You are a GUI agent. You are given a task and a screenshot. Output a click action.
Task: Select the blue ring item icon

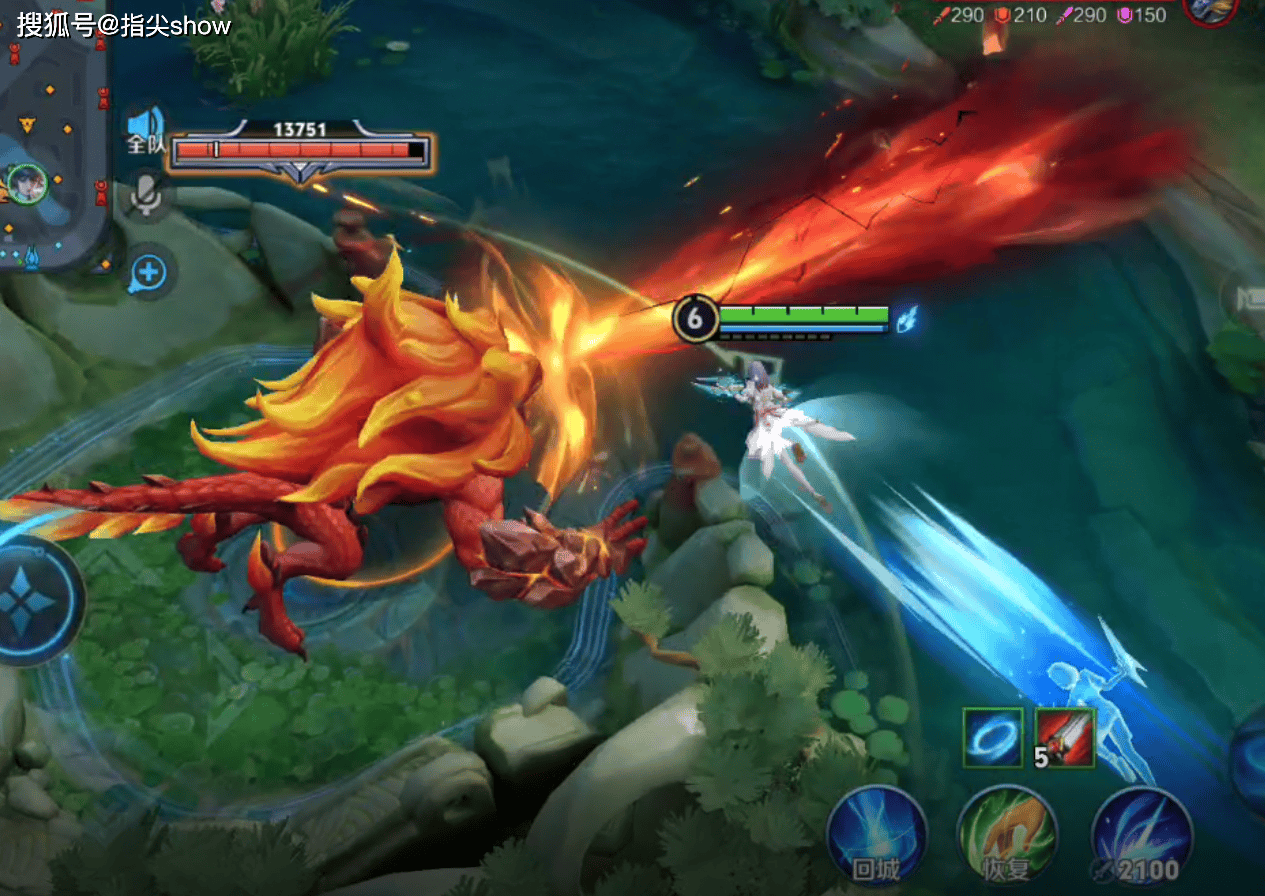(x=993, y=737)
